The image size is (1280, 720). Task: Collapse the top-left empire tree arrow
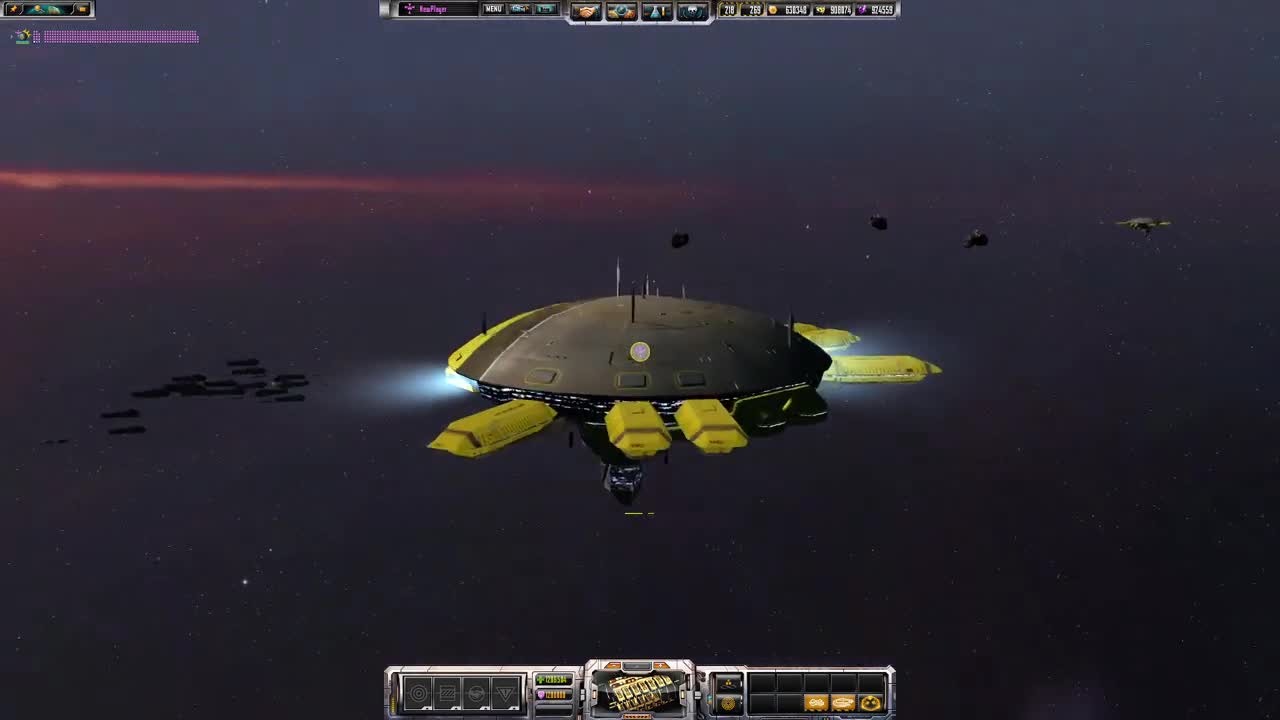coord(12,36)
